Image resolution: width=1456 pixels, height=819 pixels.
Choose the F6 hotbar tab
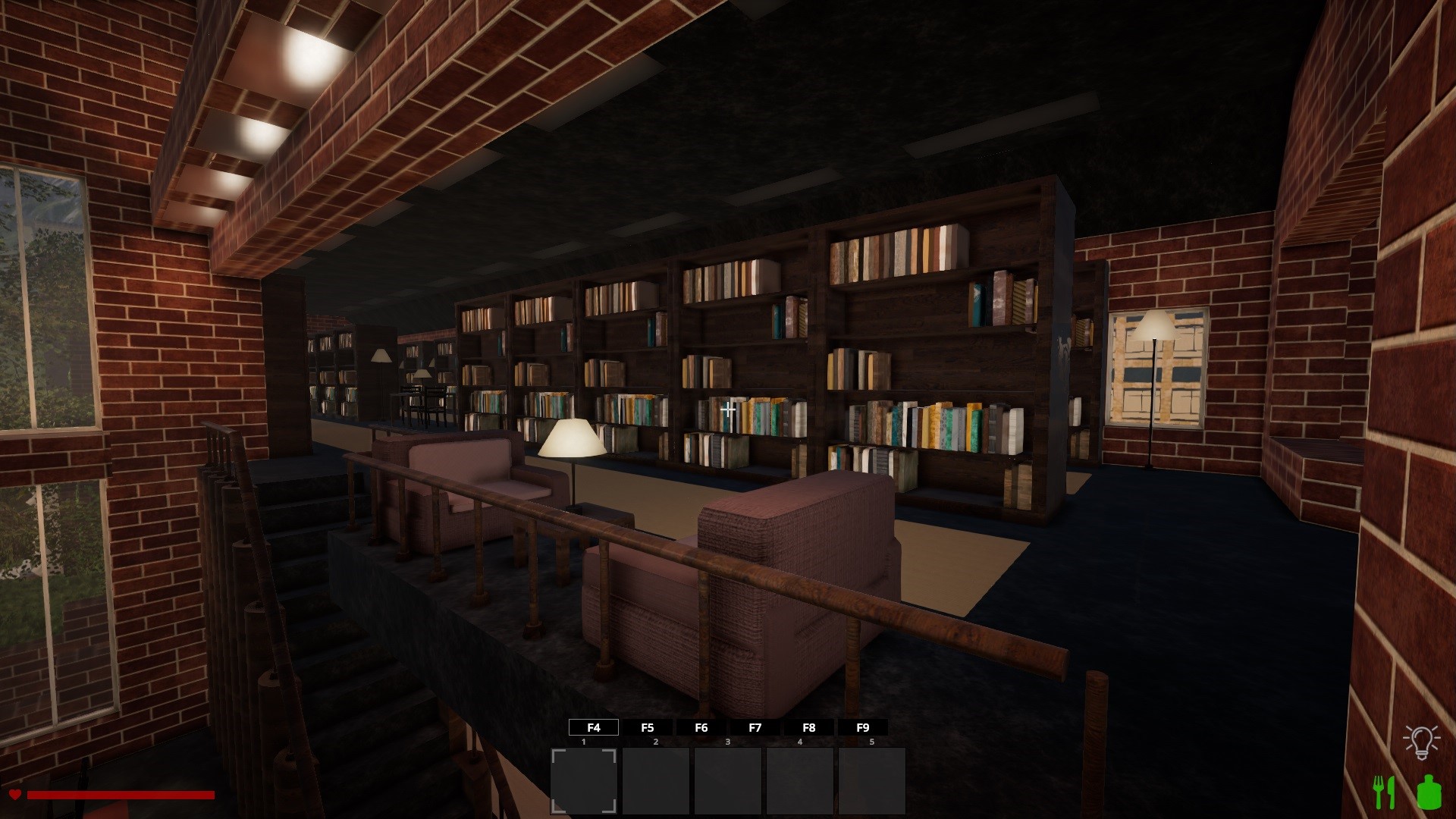pos(701,727)
